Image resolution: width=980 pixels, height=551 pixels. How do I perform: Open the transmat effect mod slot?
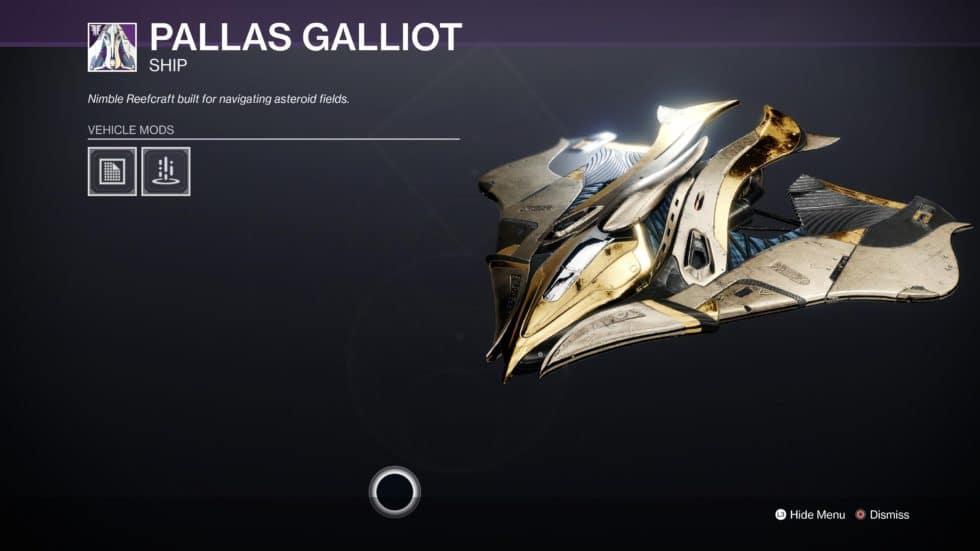(166, 171)
